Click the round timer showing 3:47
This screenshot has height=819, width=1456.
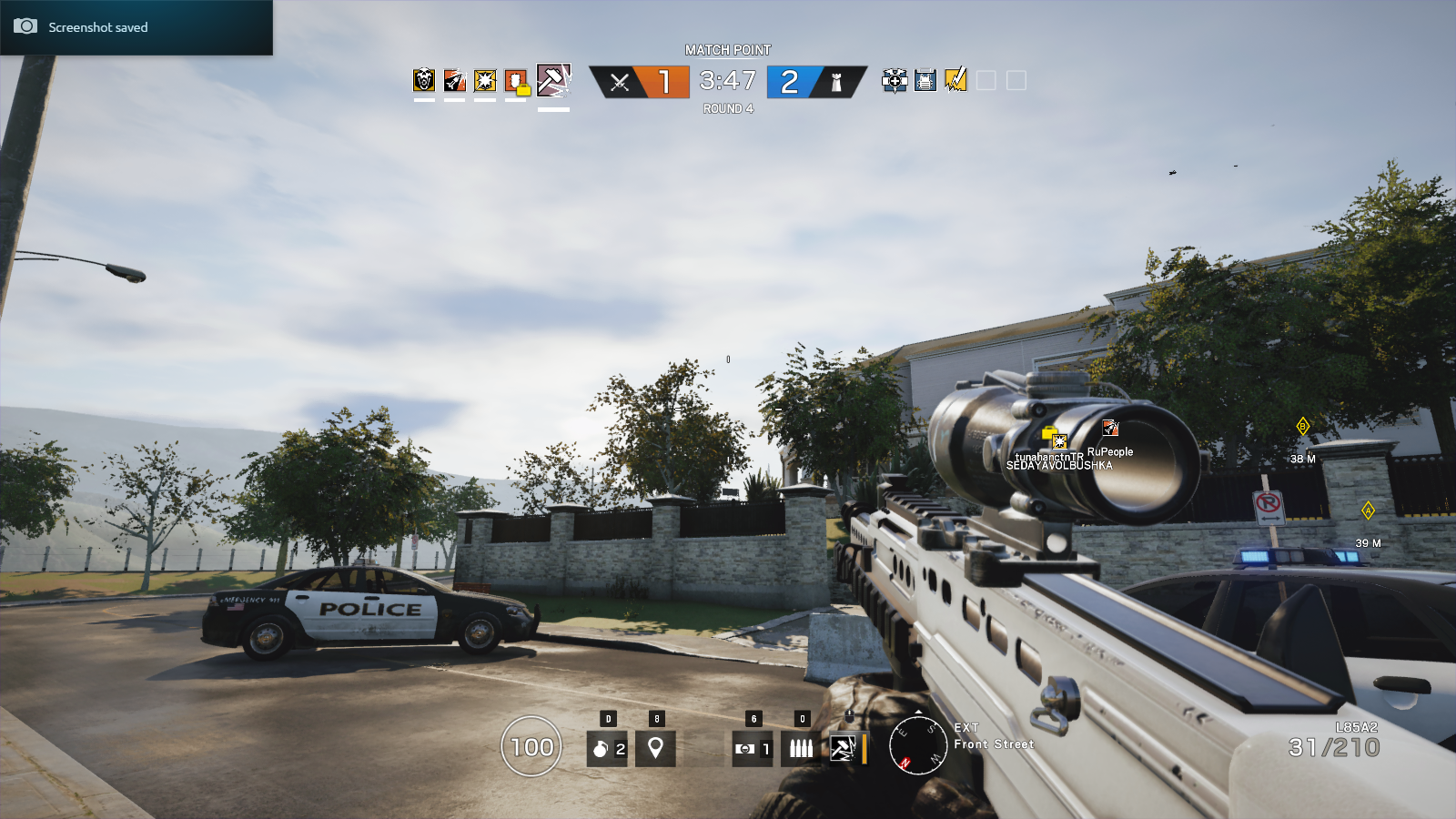pyautogui.click(x=727, y=82)
